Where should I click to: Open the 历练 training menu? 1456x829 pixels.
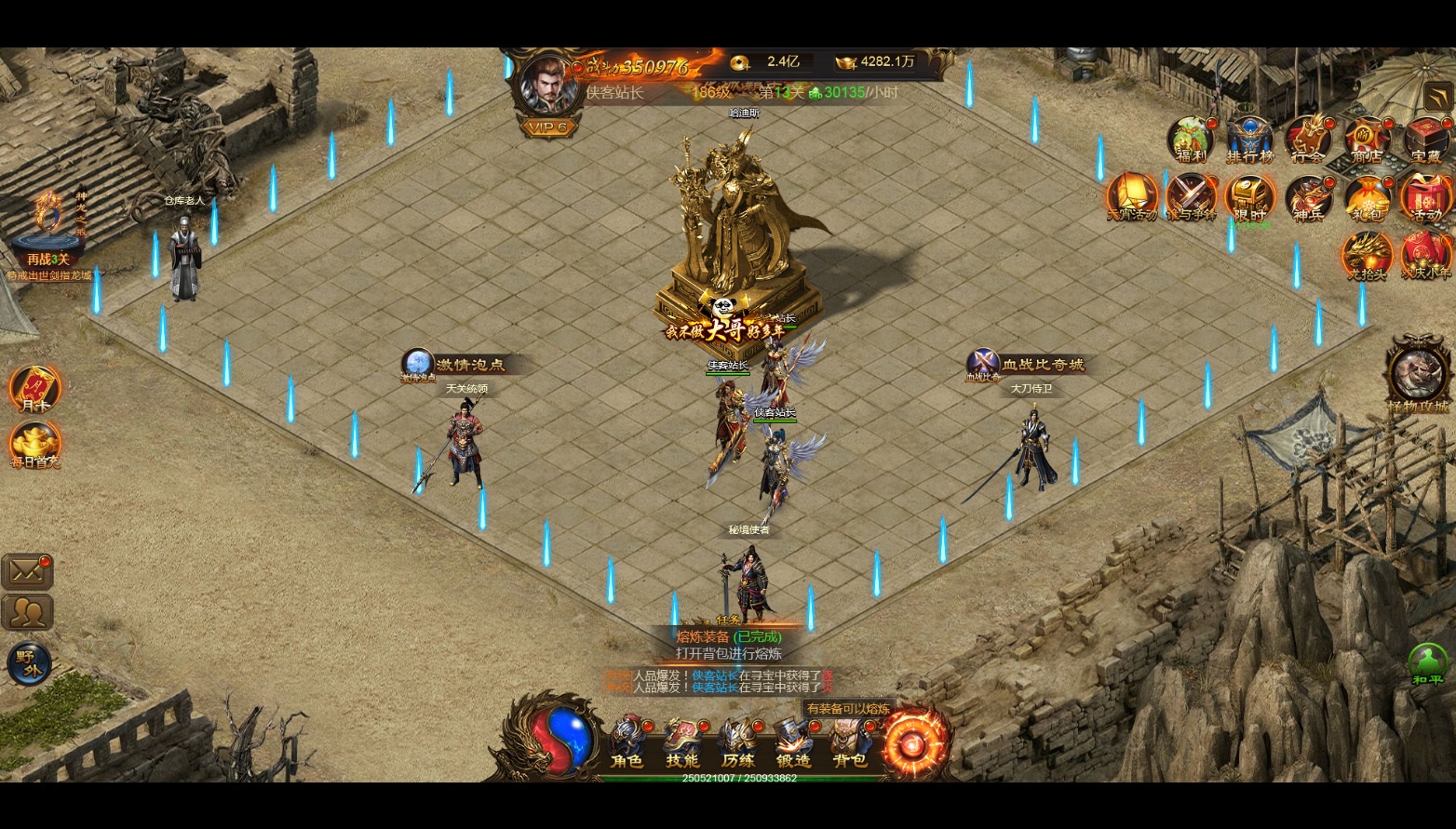coord(738,742)
